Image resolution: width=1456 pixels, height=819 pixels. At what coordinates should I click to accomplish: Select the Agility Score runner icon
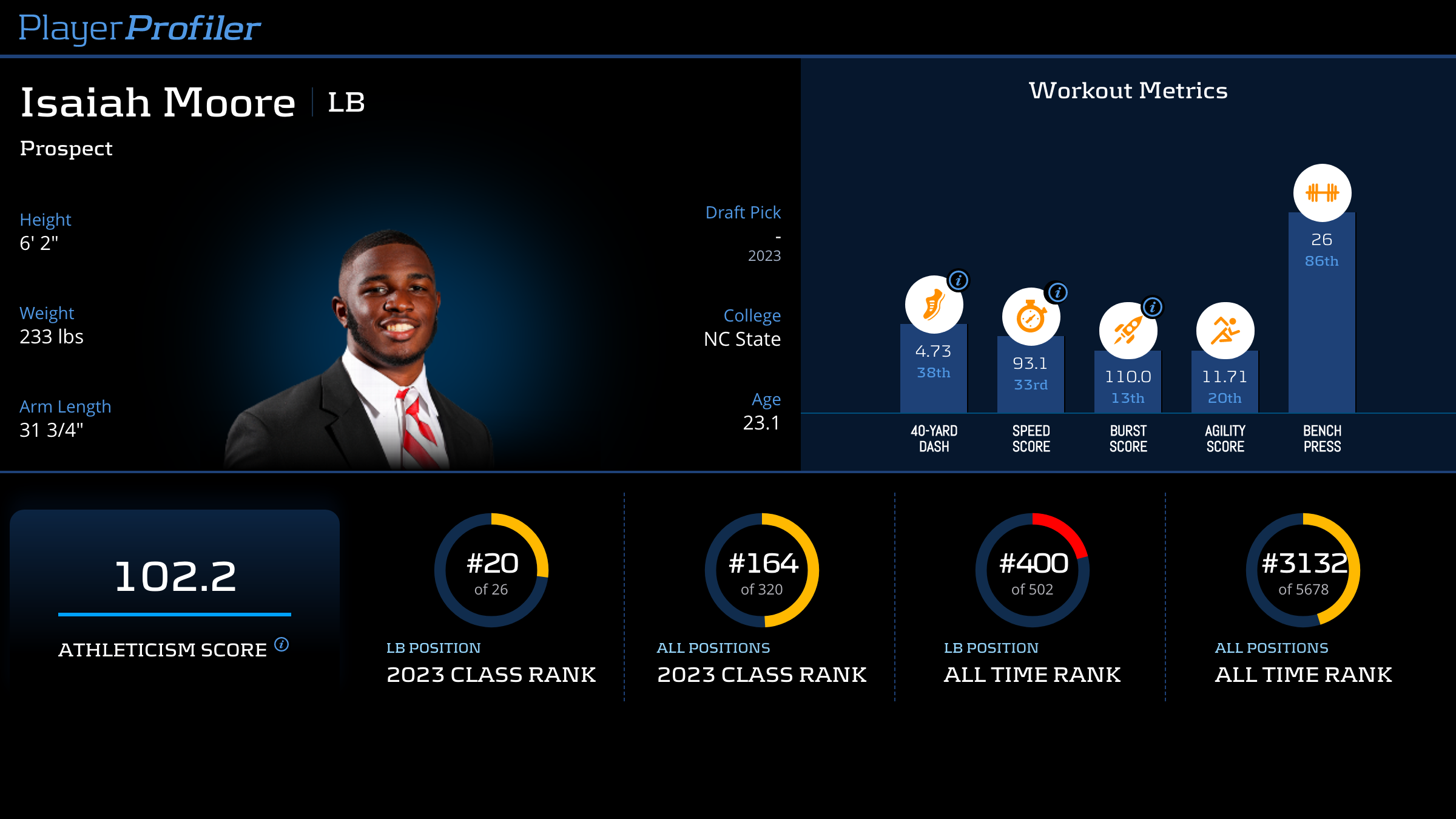[x=1225, y=331]
